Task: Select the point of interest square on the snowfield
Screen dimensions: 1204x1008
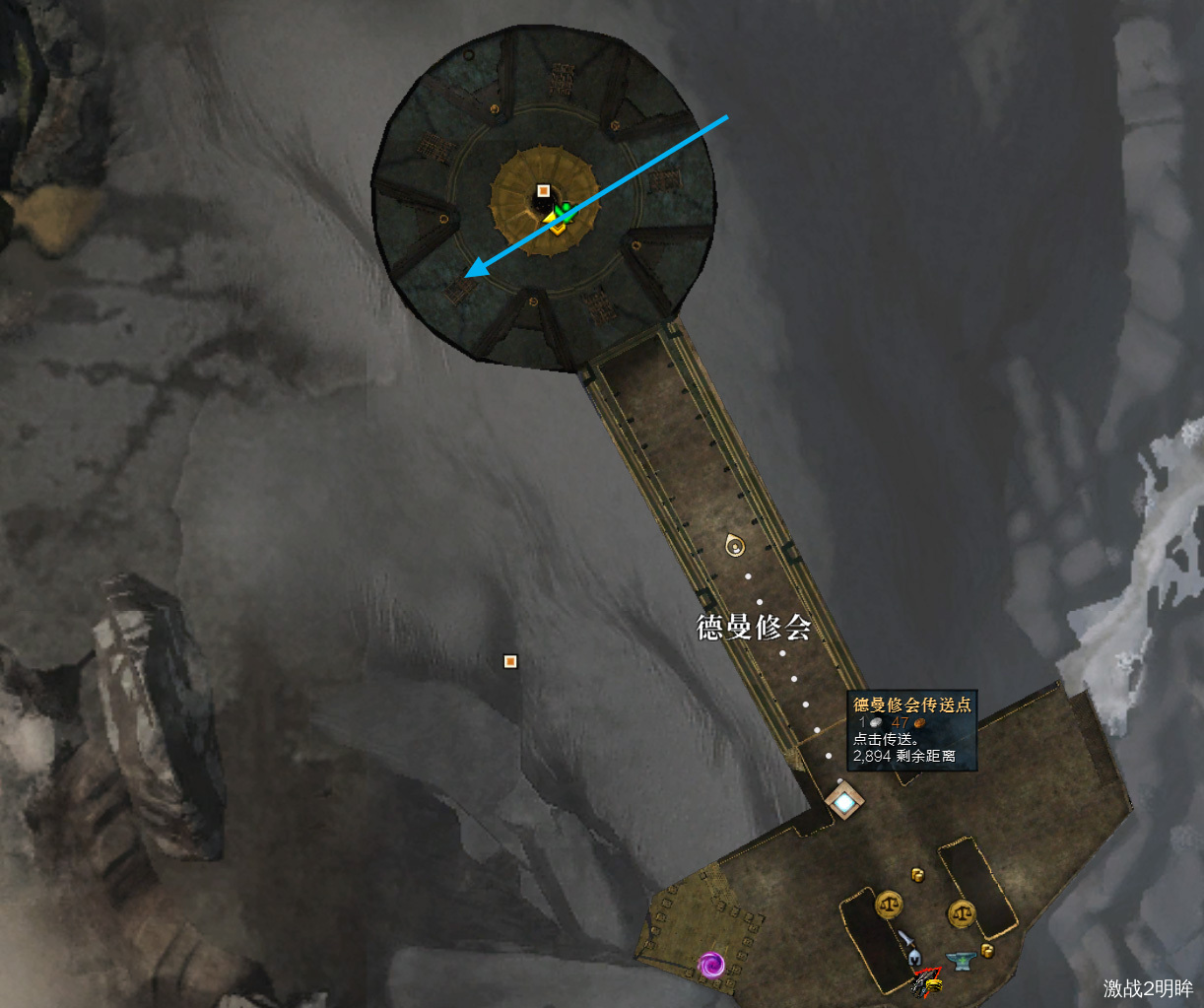Action: click(510, 661)
